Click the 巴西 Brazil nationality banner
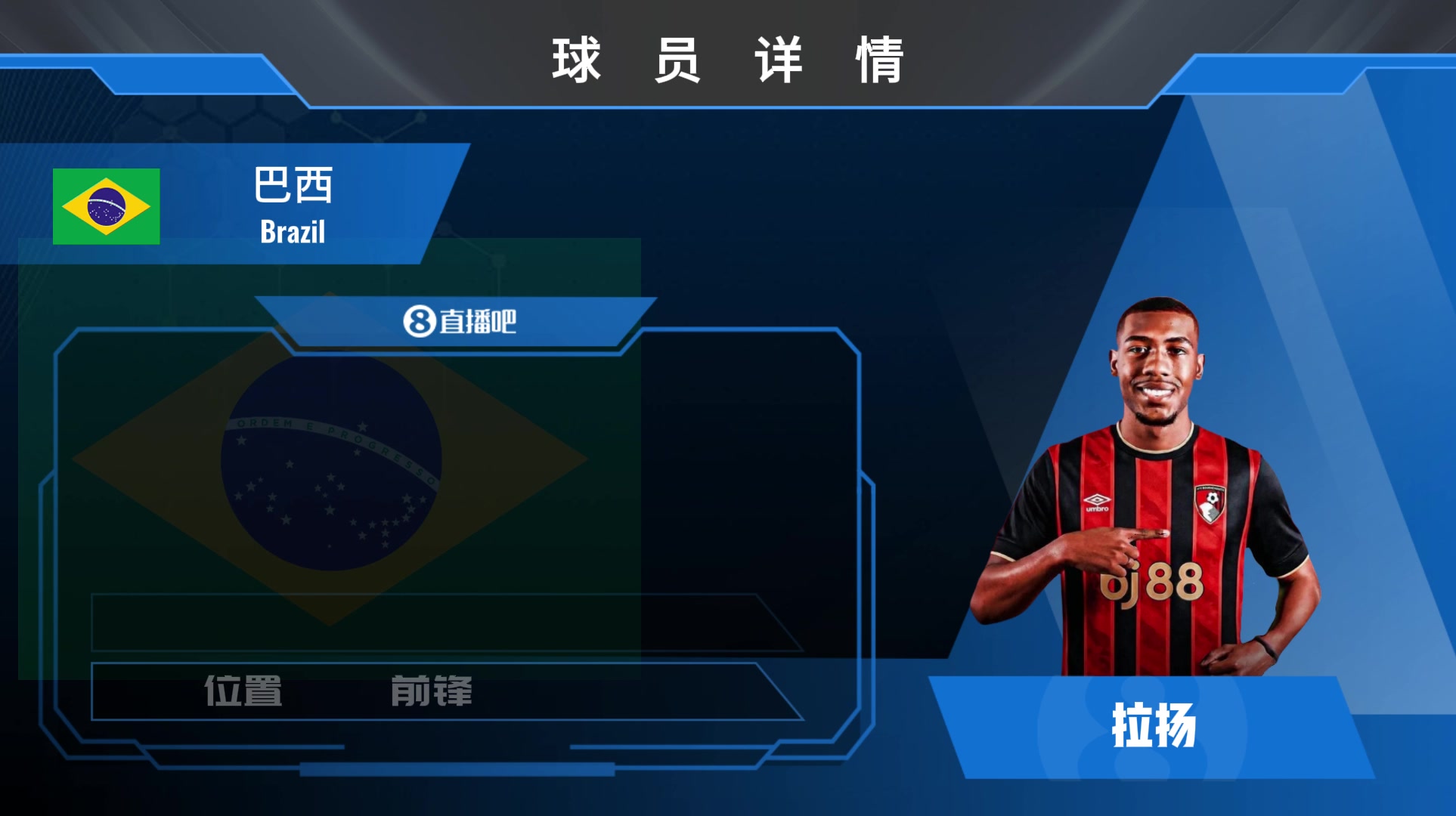 pyautogui.click(x=293, y=205)
